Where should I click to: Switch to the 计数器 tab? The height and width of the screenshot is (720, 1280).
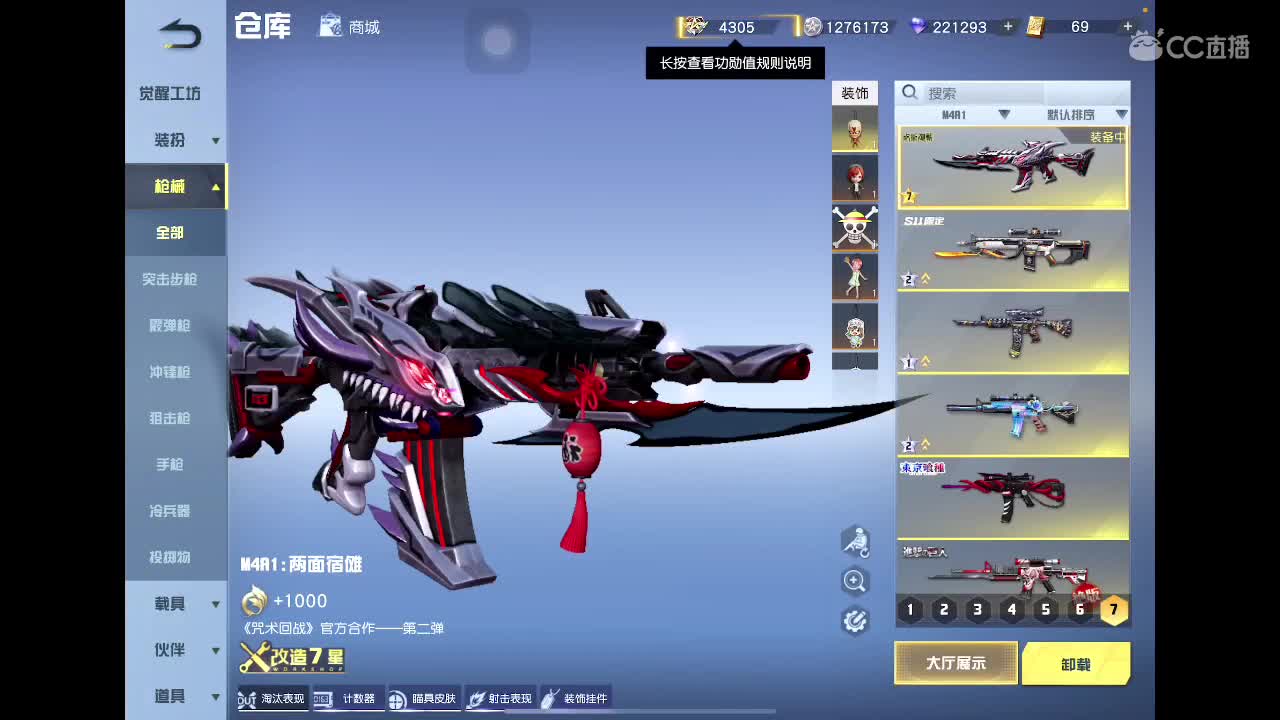(x=351, y=699)
